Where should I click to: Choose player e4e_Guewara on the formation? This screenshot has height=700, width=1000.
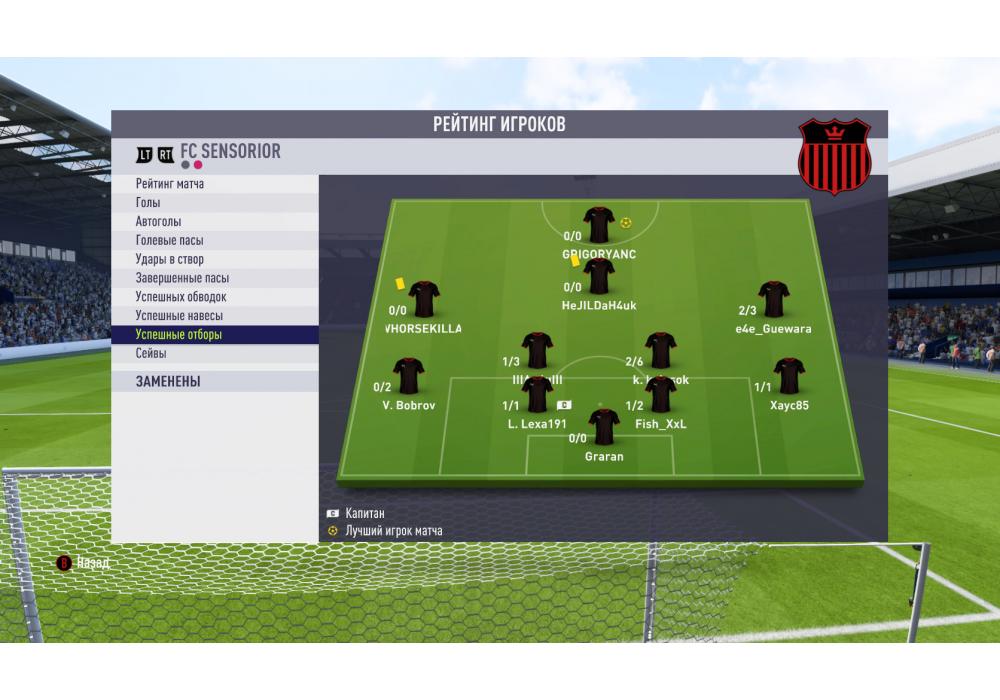click(x=773, y=300)
